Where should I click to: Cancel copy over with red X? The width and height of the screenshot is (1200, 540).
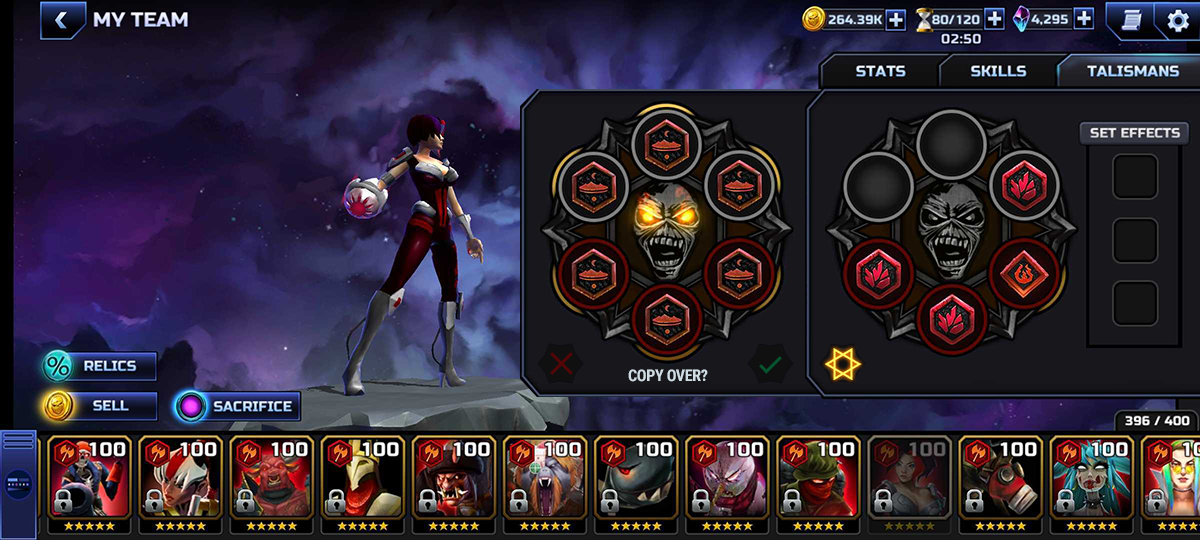[x=561, y=365]
